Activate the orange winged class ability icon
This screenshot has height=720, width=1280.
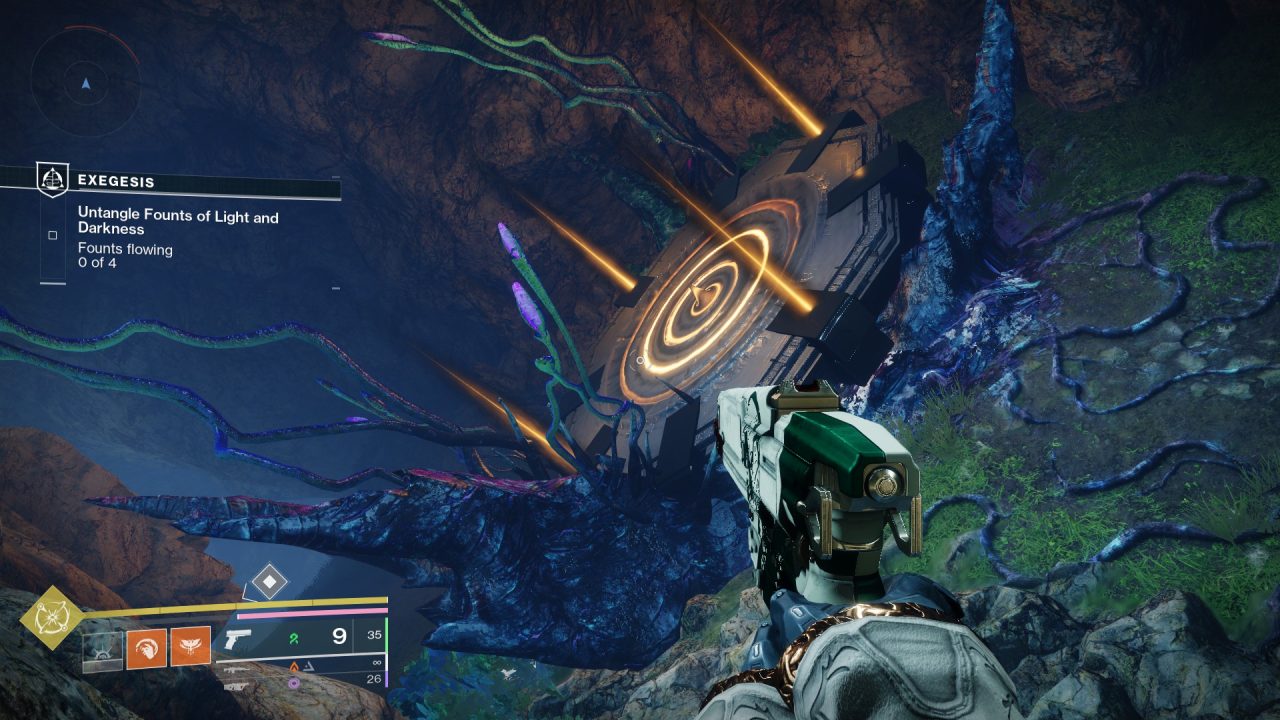click(x=190, y=647)
